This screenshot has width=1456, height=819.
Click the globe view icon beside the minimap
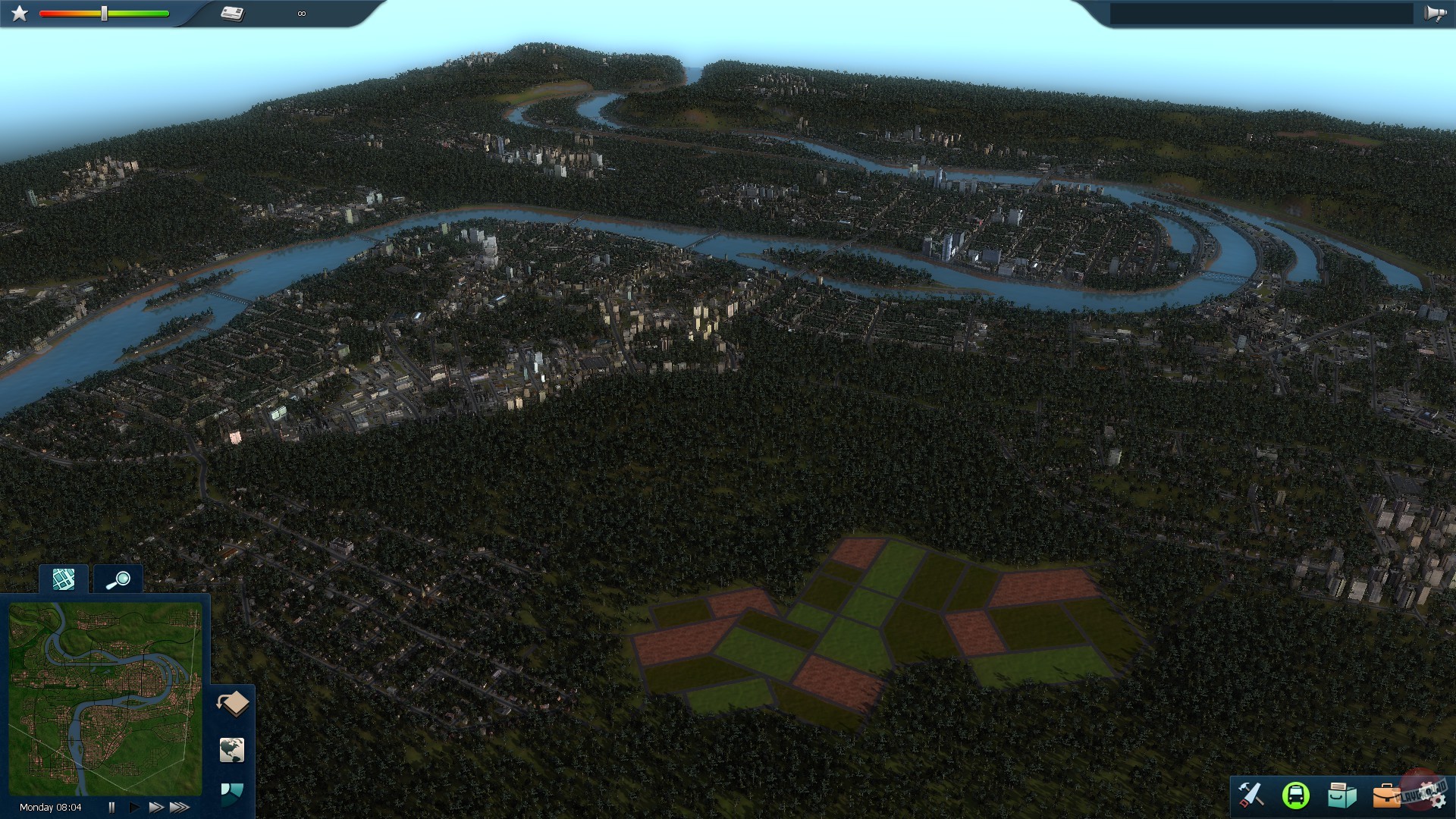[232, 749]
